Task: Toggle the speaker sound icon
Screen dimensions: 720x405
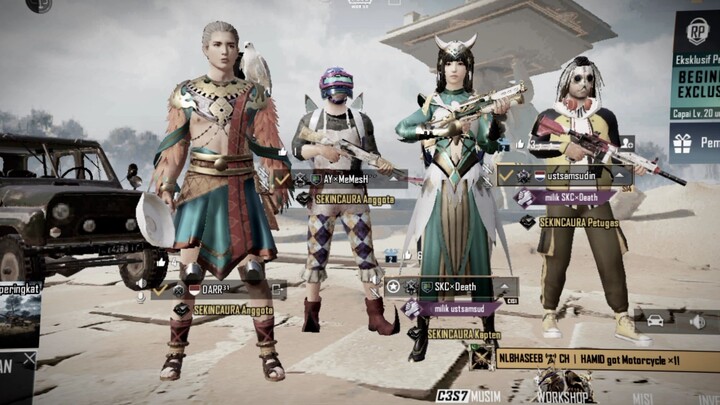Action: point(697,321)
